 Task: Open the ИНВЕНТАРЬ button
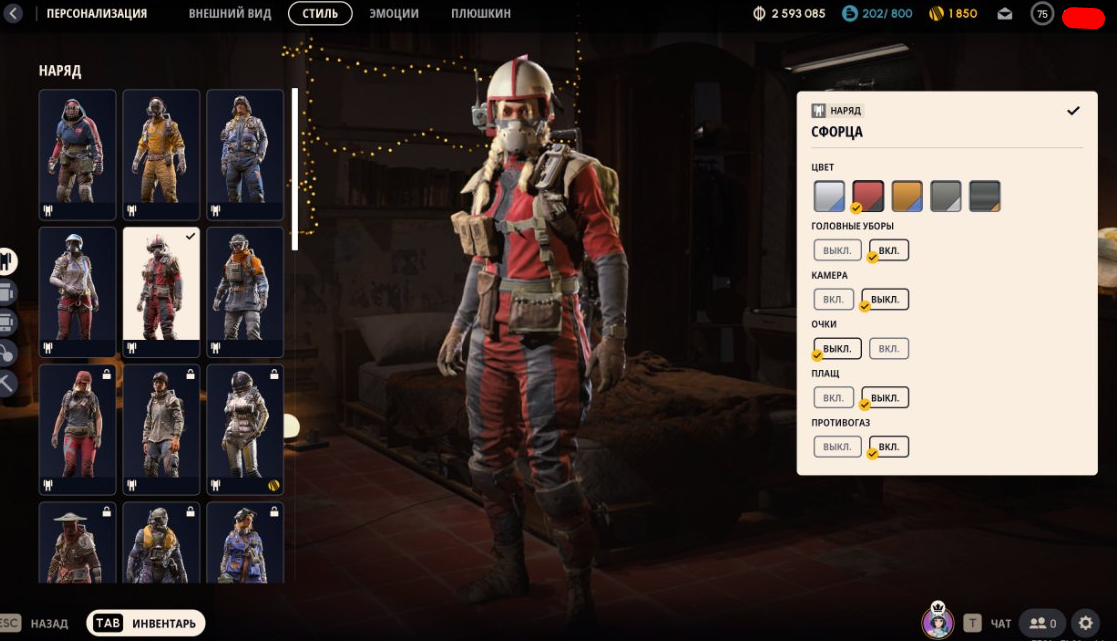click(x=146, y=623)
